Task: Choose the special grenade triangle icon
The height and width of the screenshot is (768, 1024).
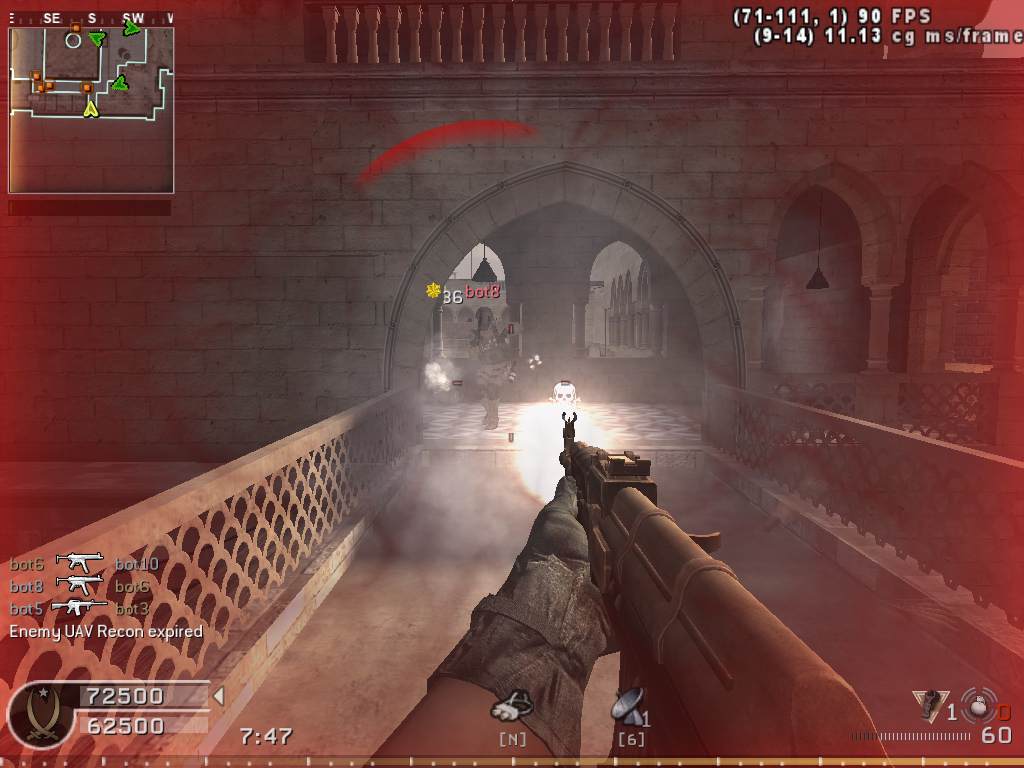Action: [x=927, y=704]
